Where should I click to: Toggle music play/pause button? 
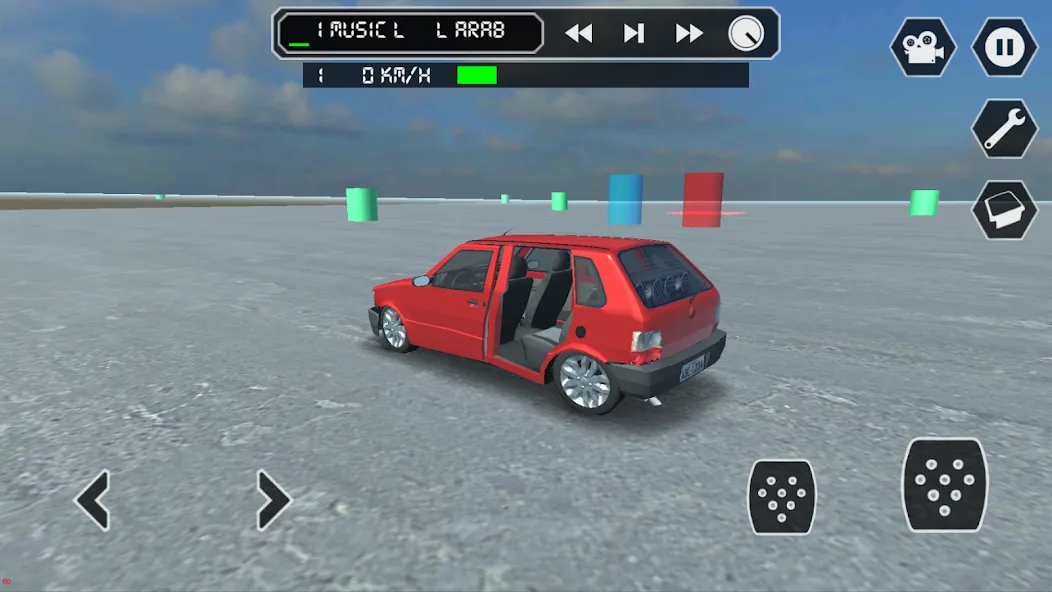point(634,33)
